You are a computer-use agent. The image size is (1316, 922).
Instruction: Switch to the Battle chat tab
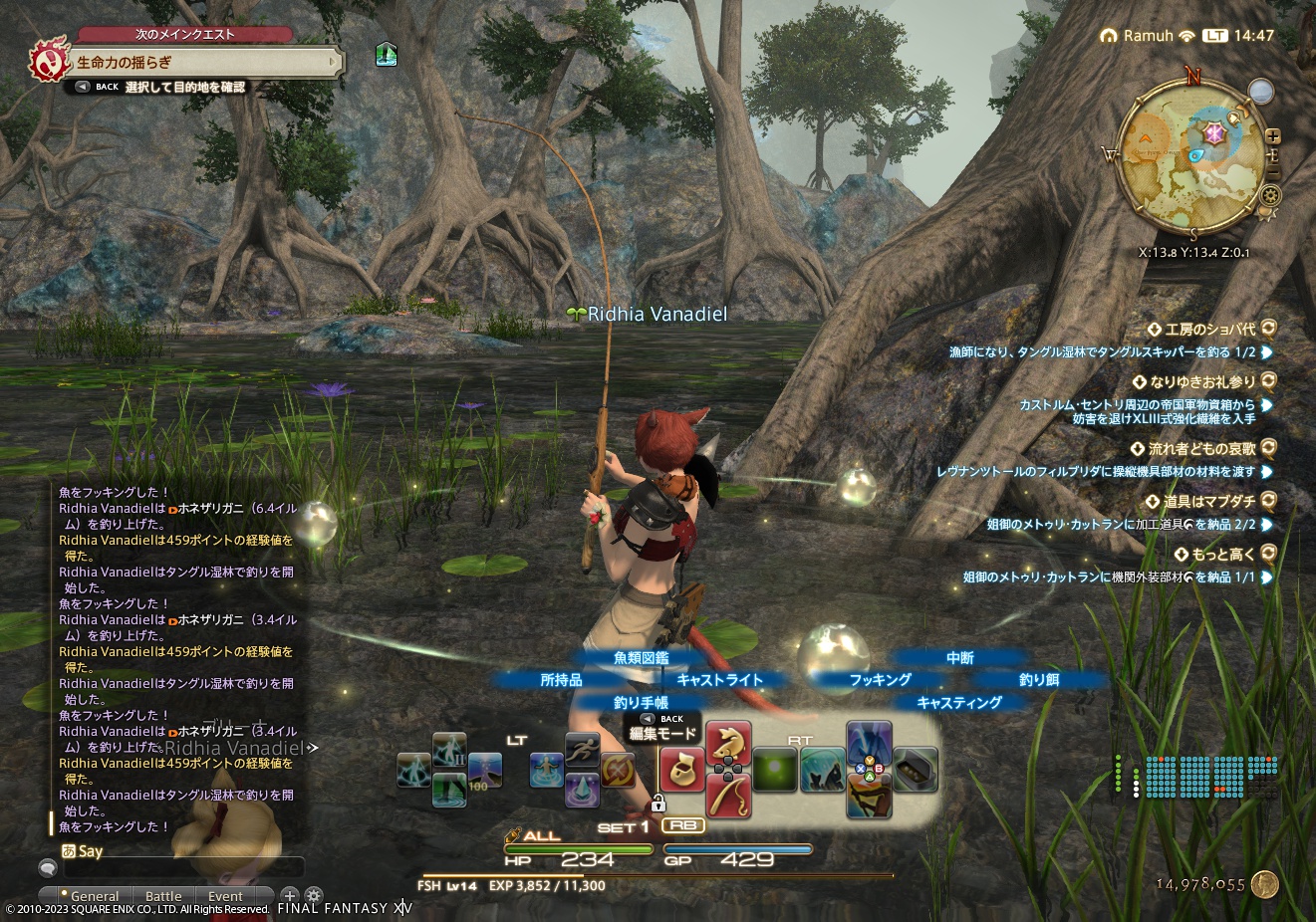tap(162, 896)
